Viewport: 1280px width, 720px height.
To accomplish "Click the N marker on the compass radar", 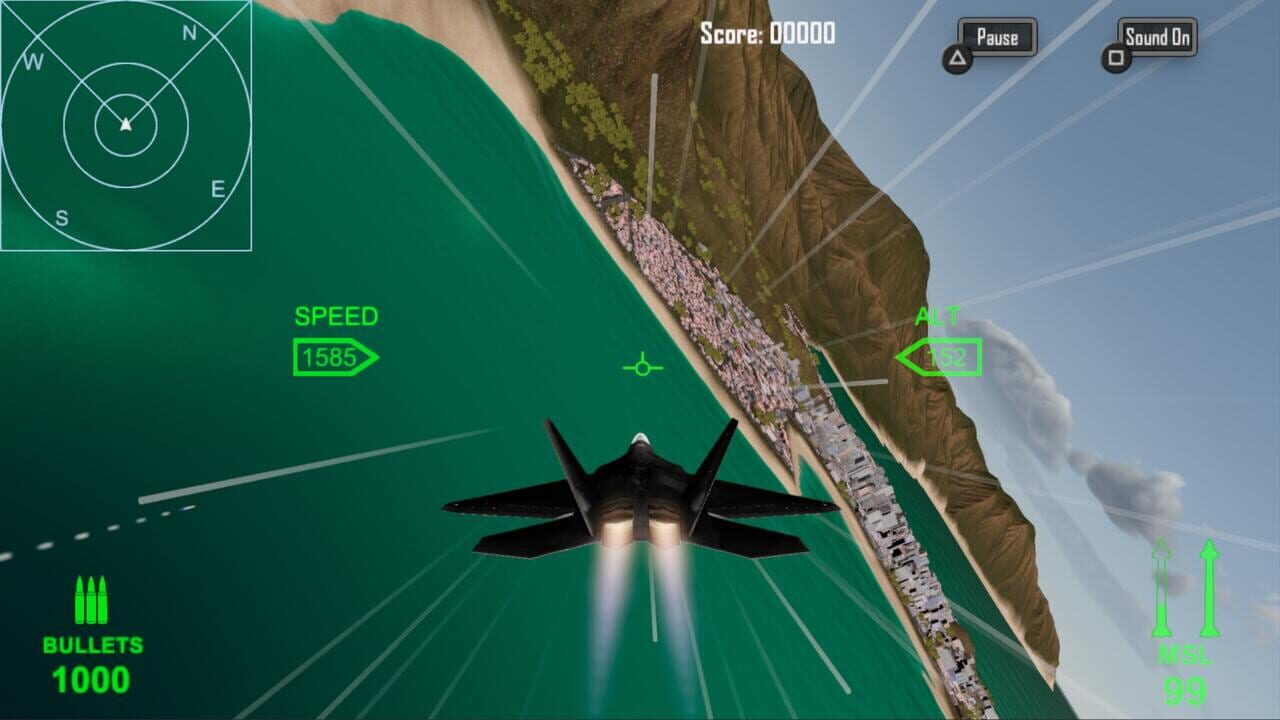I will [x=188, y=32].
